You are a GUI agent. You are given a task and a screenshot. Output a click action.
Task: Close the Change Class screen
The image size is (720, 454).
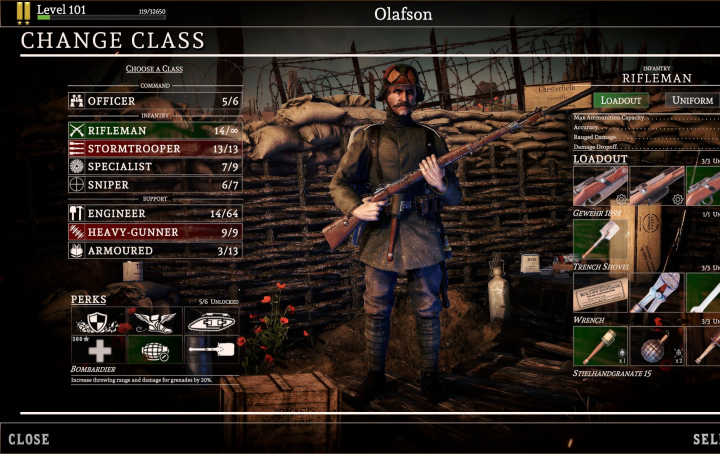click(29, 439)
